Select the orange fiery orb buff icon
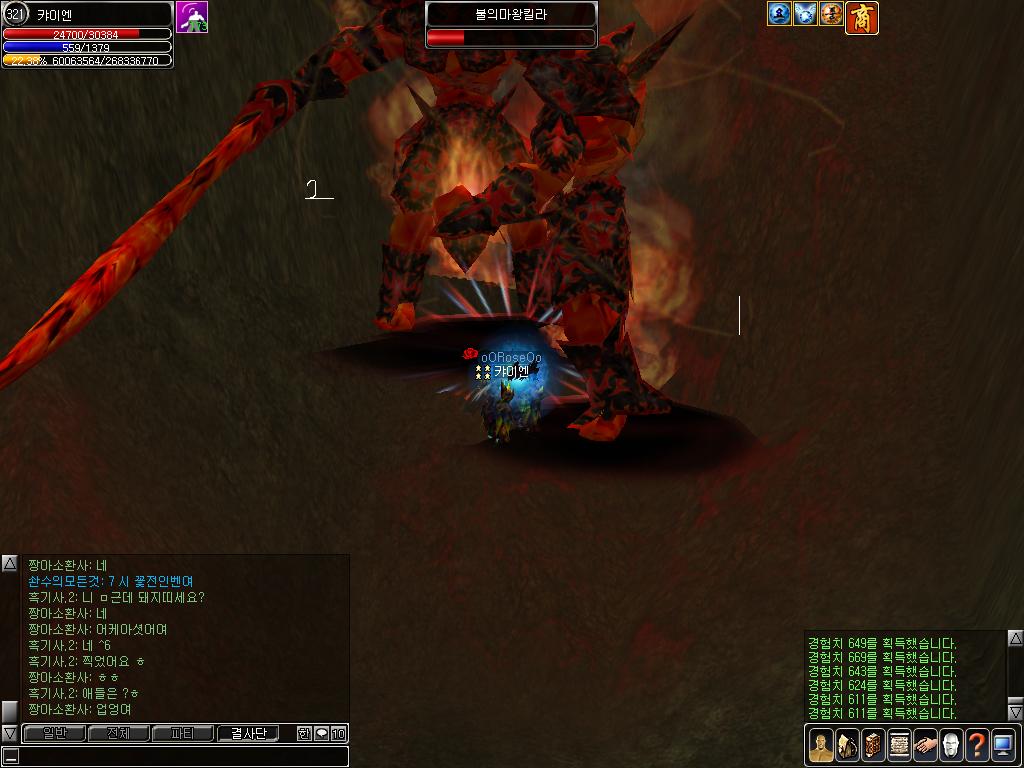This screenshot has height=768, width=1024. coord(831,14)
